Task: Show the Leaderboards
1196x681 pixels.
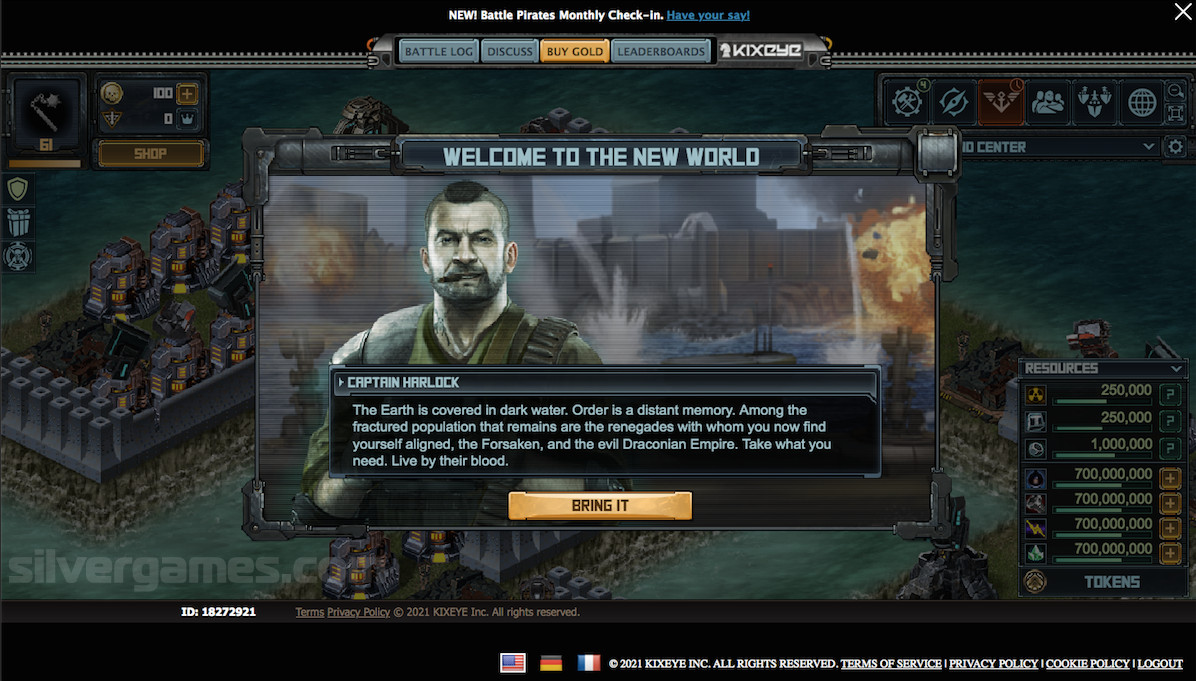Action: (x=660, y=51)
